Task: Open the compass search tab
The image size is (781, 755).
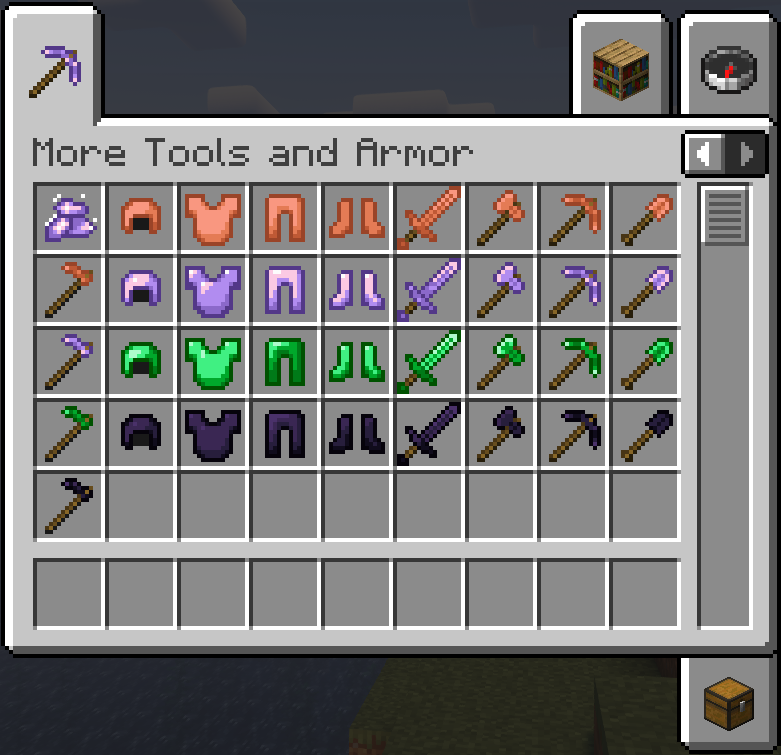Action: (x=728, y=69)
